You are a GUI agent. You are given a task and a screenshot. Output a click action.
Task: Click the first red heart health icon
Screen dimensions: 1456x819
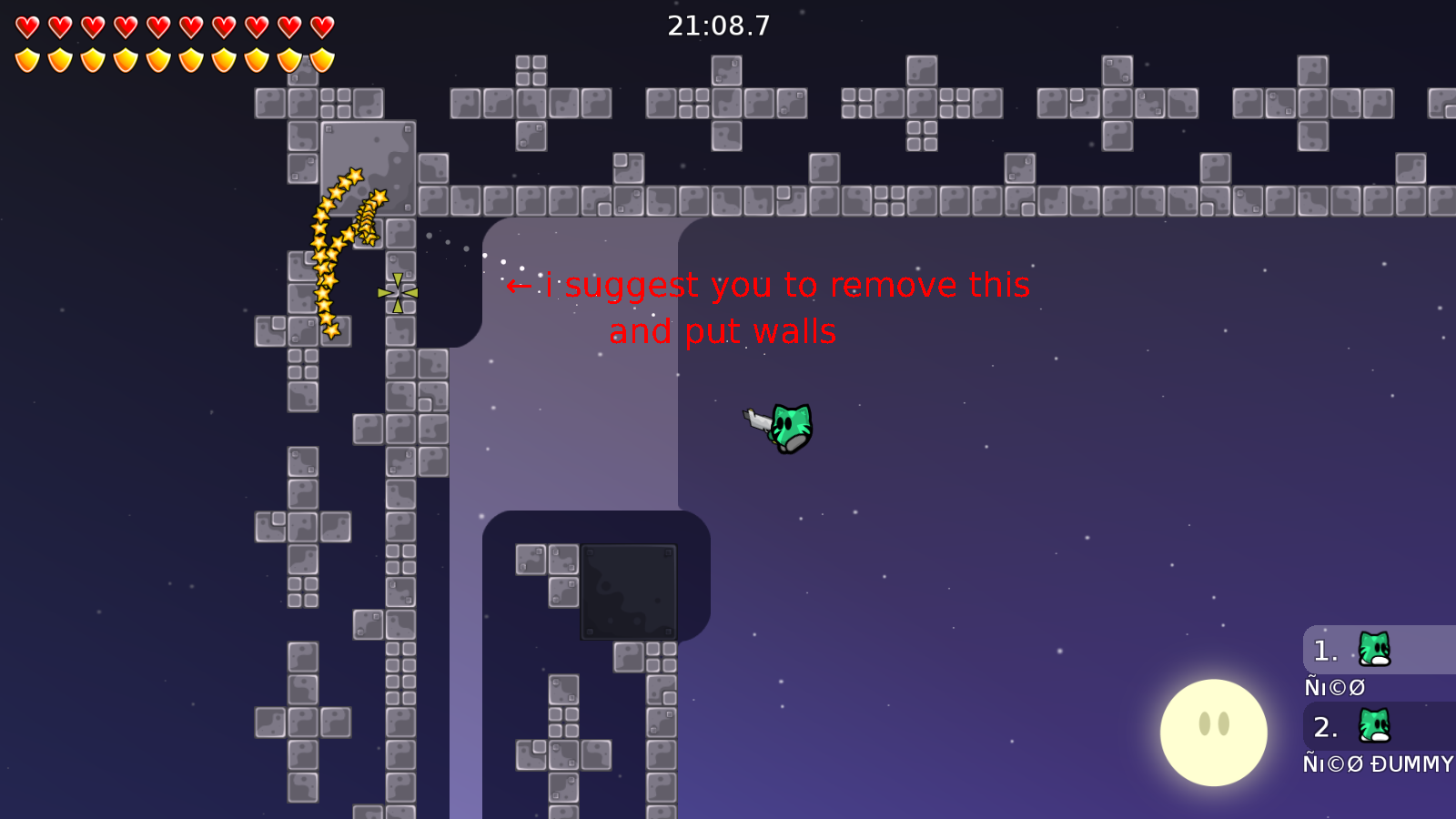(x=26, y=25)
